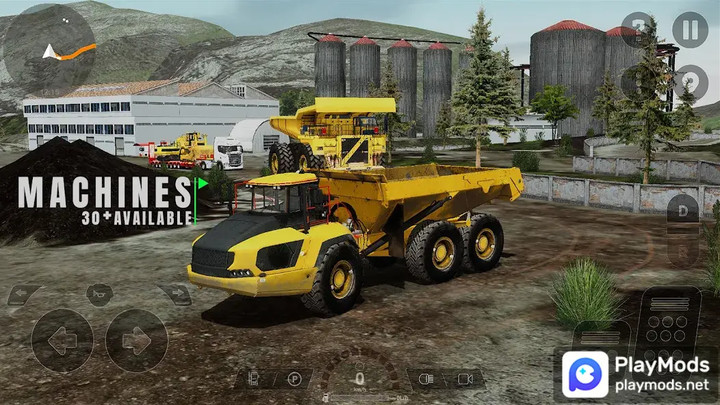Step on the gas pedal
The image size is (720, 405).
click(668, 322)
